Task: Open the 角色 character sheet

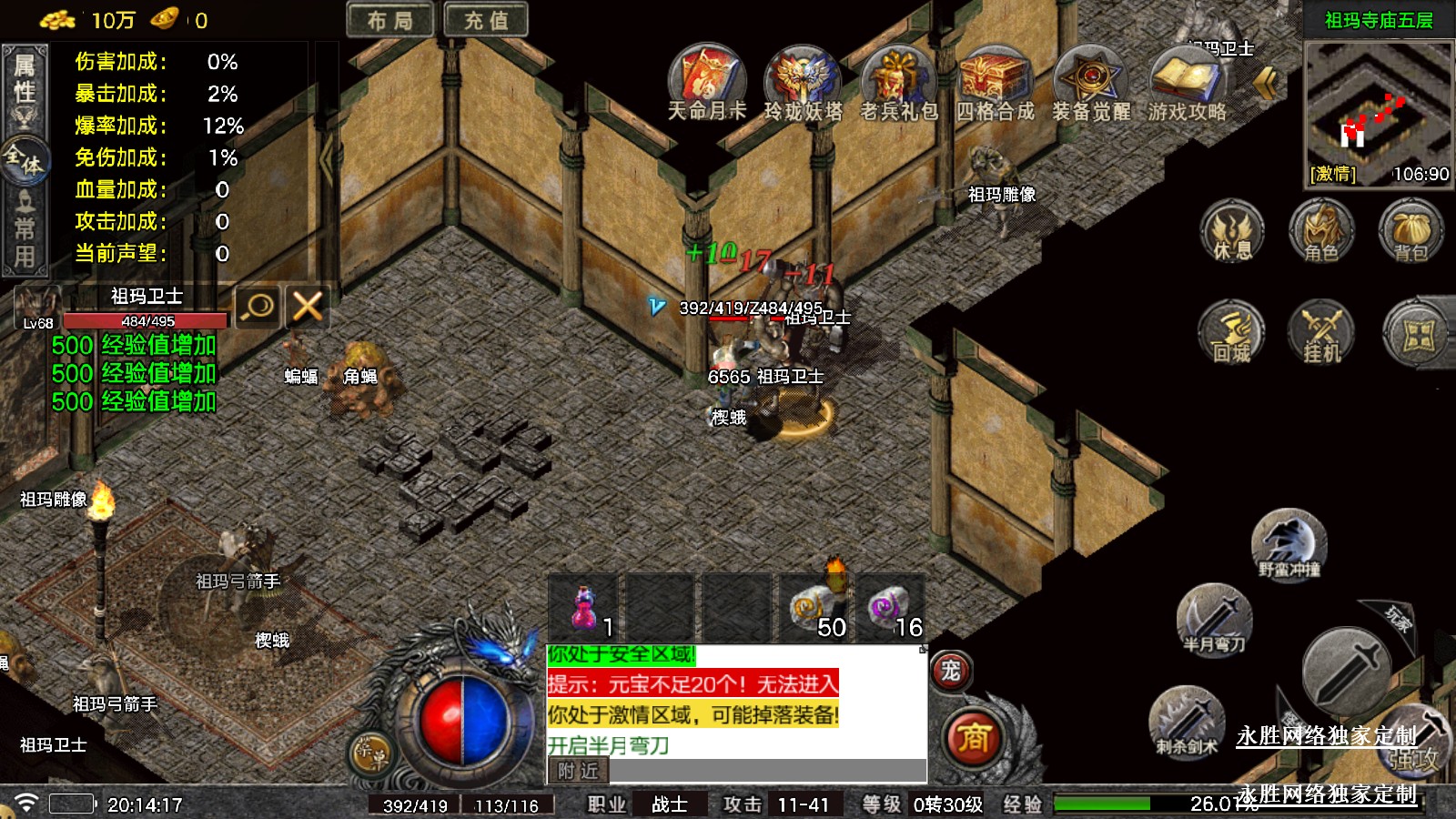Action: click(1321, 232)
